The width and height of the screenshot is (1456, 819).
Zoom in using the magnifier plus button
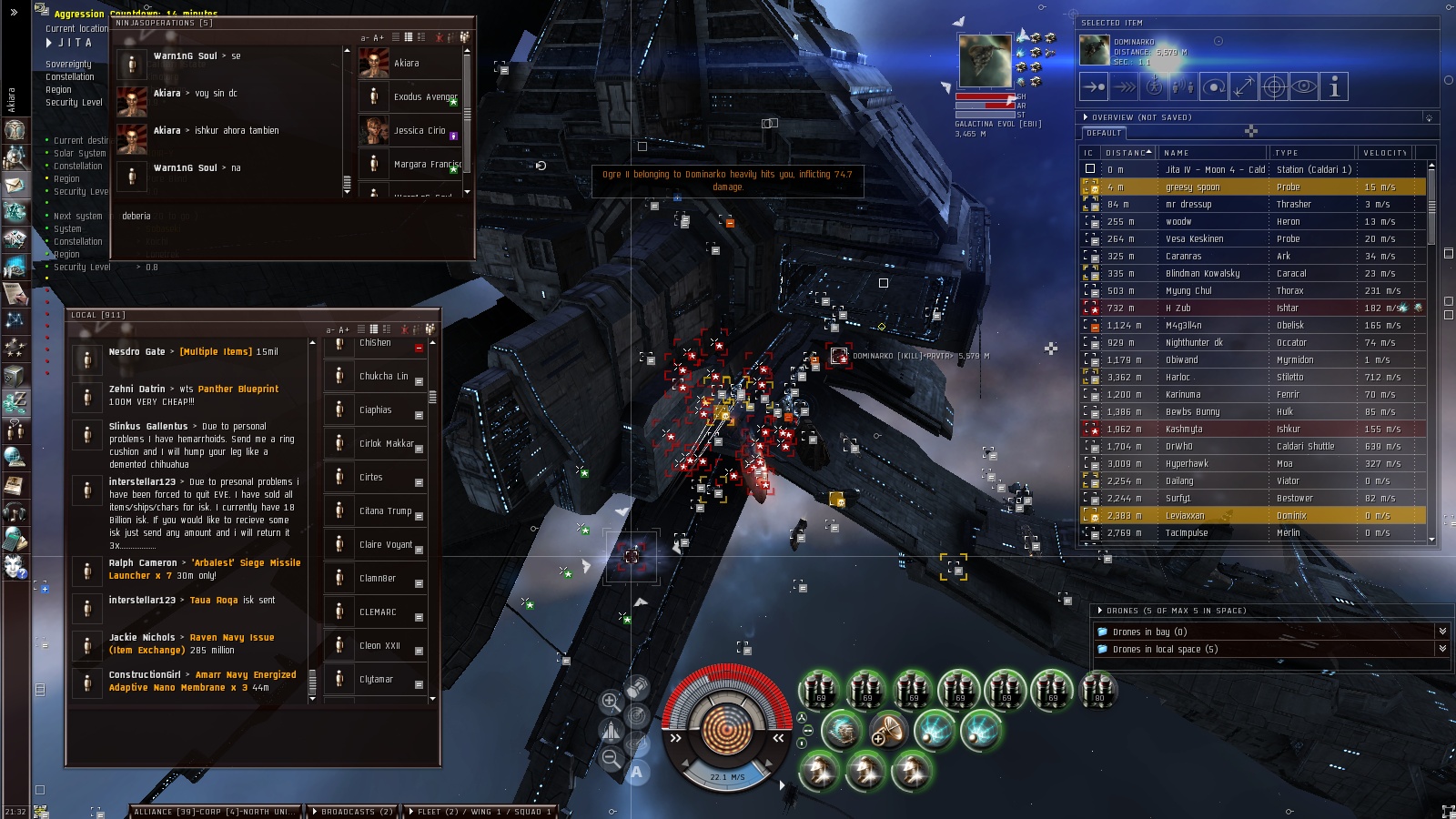click(x=611, y=702)
